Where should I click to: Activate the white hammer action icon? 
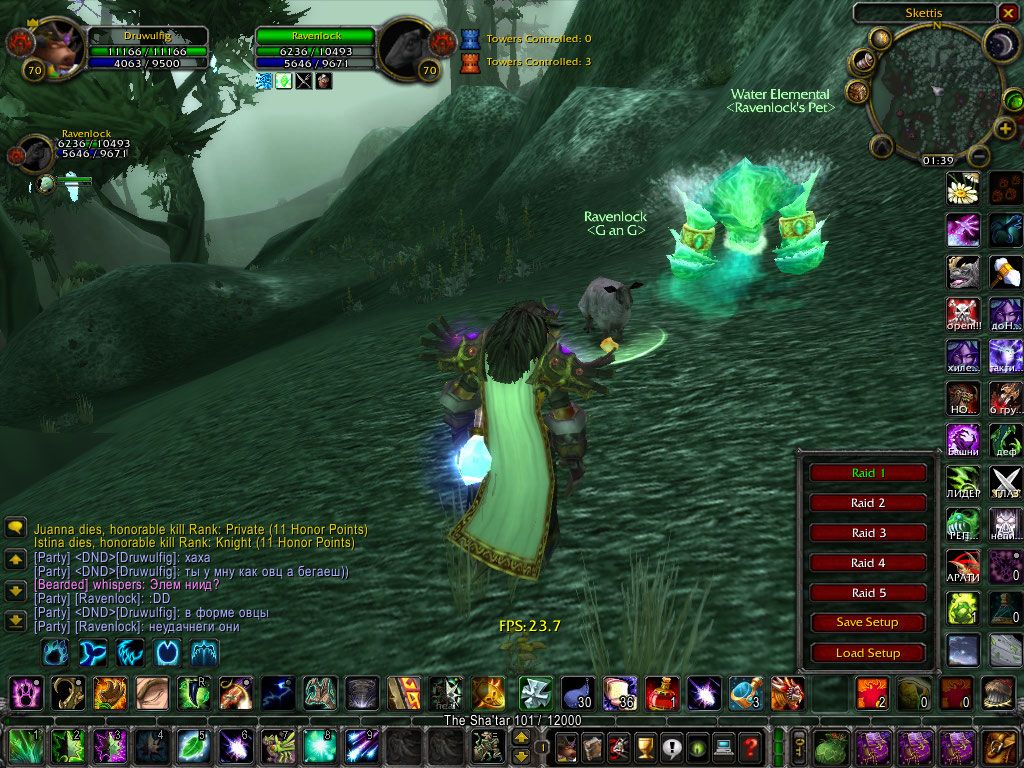point(1005,271)
